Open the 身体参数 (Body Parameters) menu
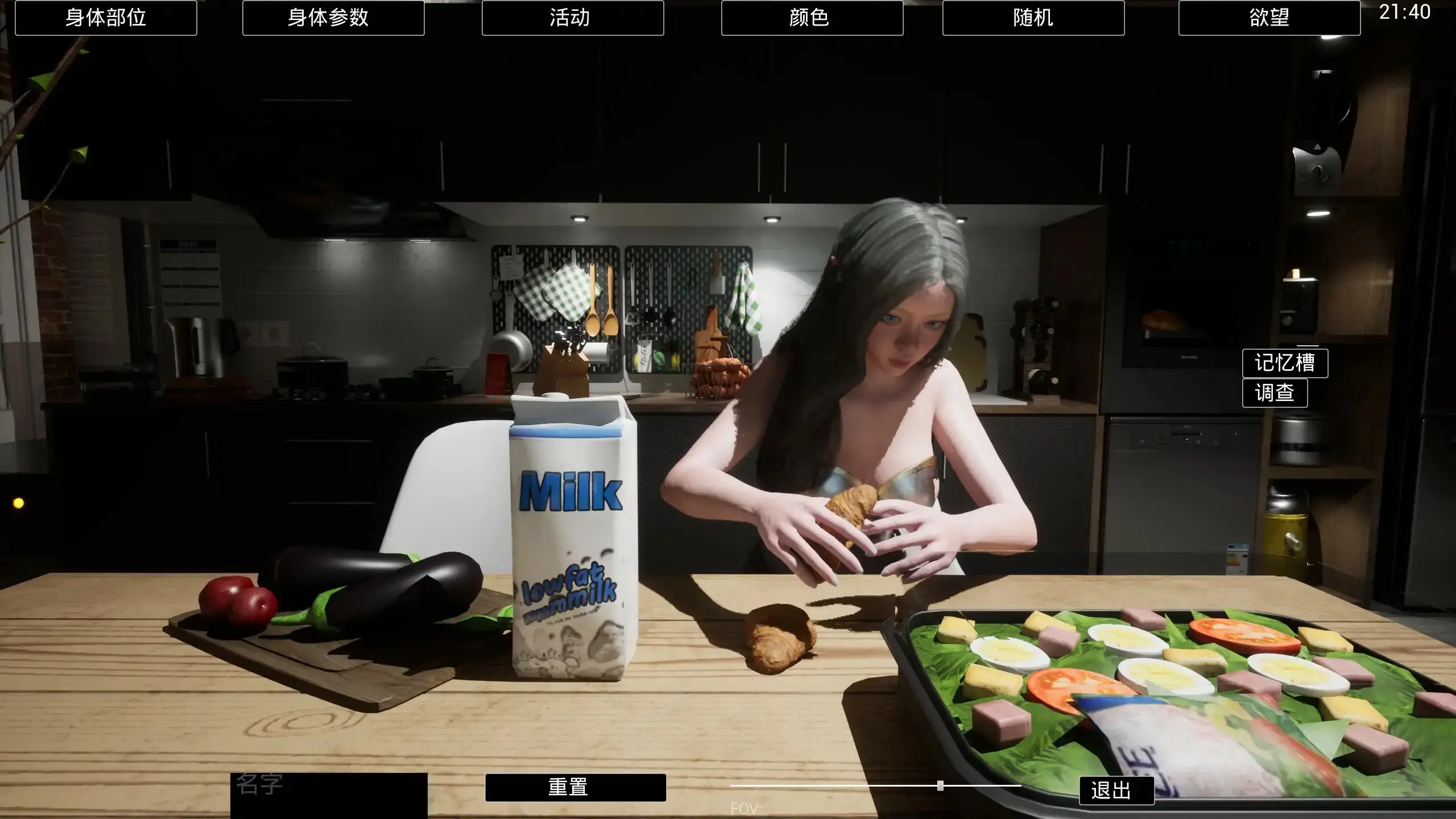This screenshot has width=1456, height=819. (x=333, y=18)
